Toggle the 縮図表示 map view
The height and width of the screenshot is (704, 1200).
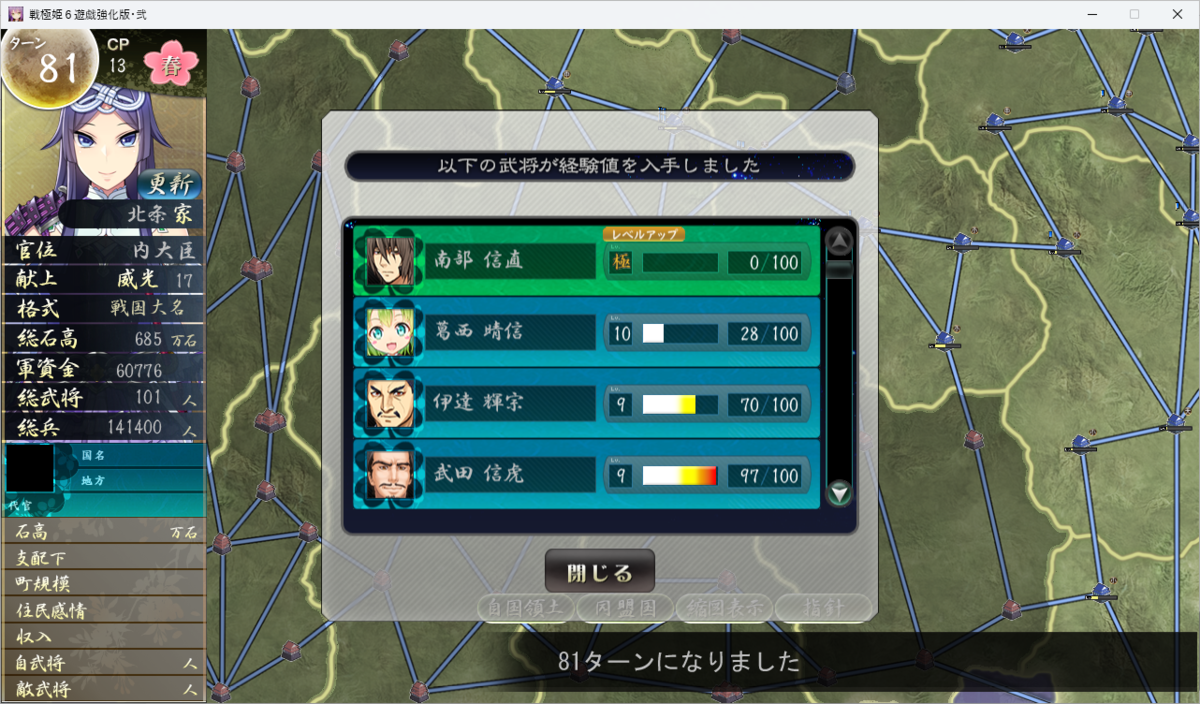[x=724, y=606]
